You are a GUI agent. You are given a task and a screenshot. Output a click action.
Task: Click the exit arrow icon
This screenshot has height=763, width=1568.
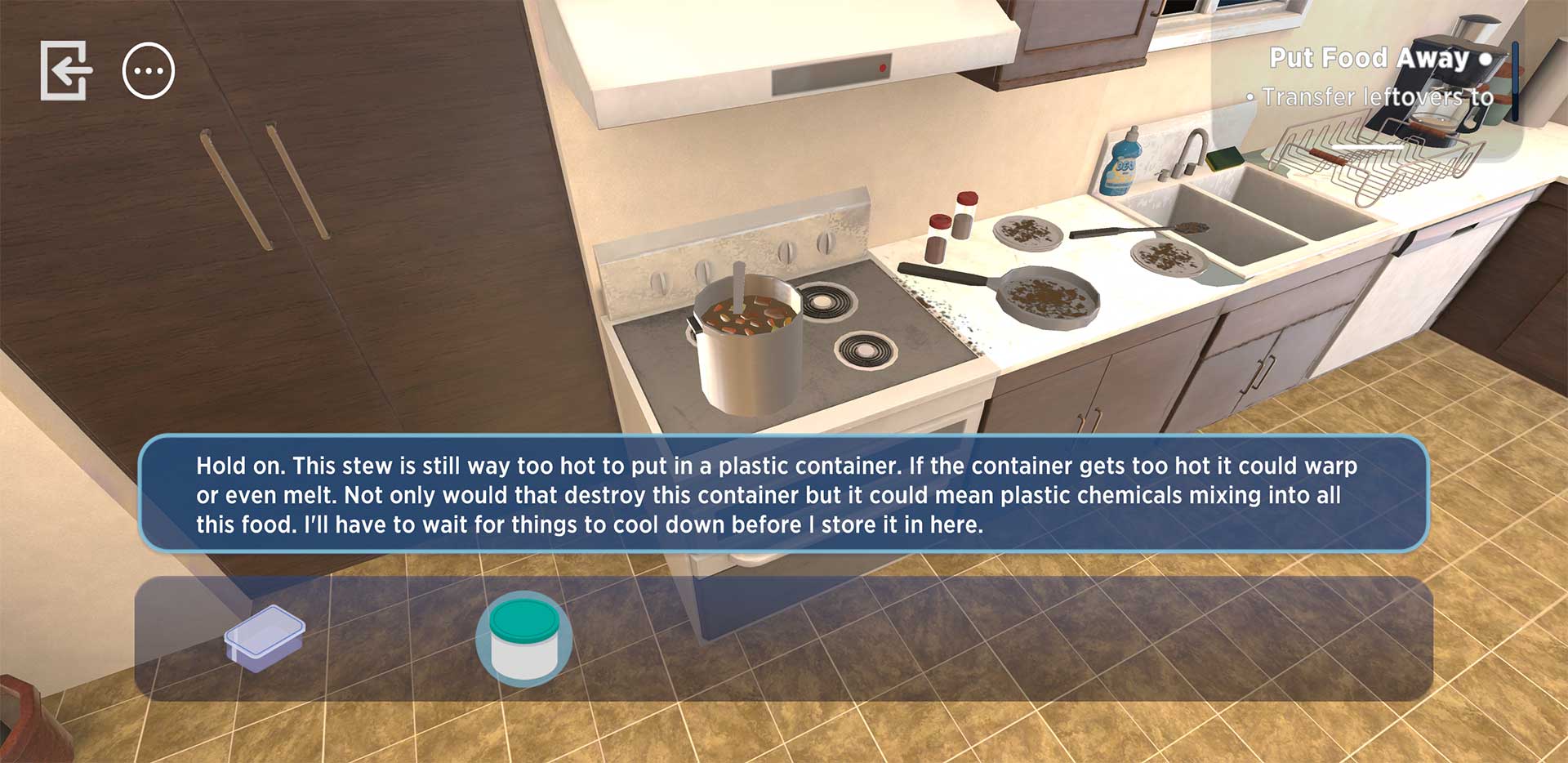(66, 71)
